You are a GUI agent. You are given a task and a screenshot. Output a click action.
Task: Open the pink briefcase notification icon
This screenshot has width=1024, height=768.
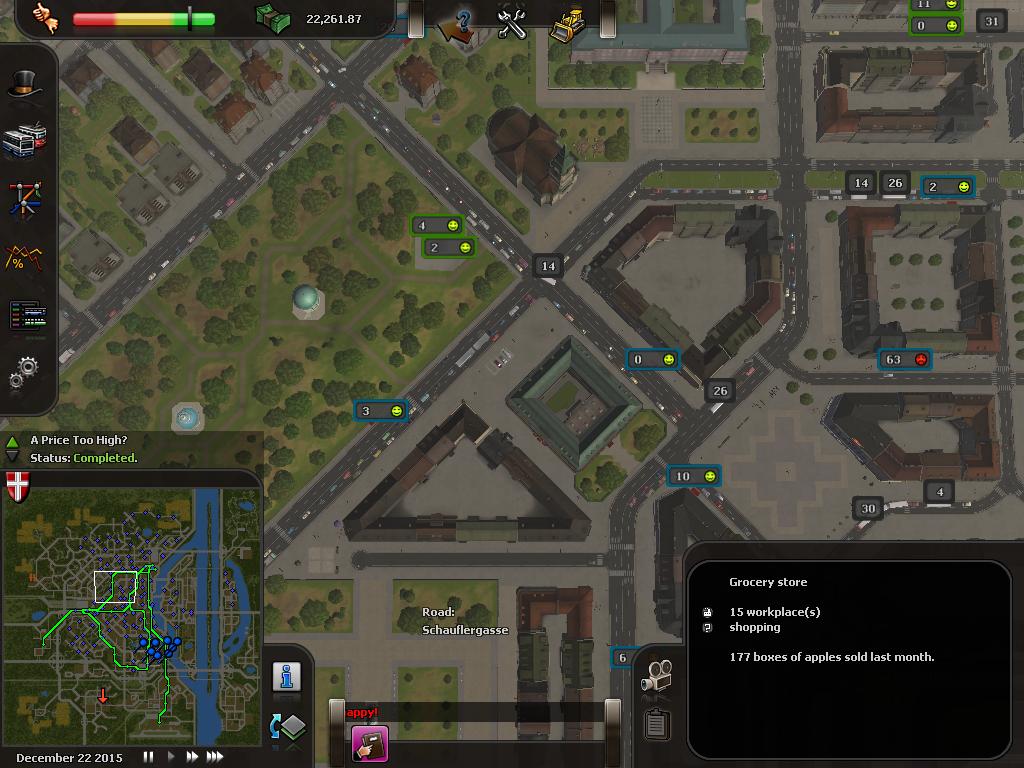click(369, 744)
